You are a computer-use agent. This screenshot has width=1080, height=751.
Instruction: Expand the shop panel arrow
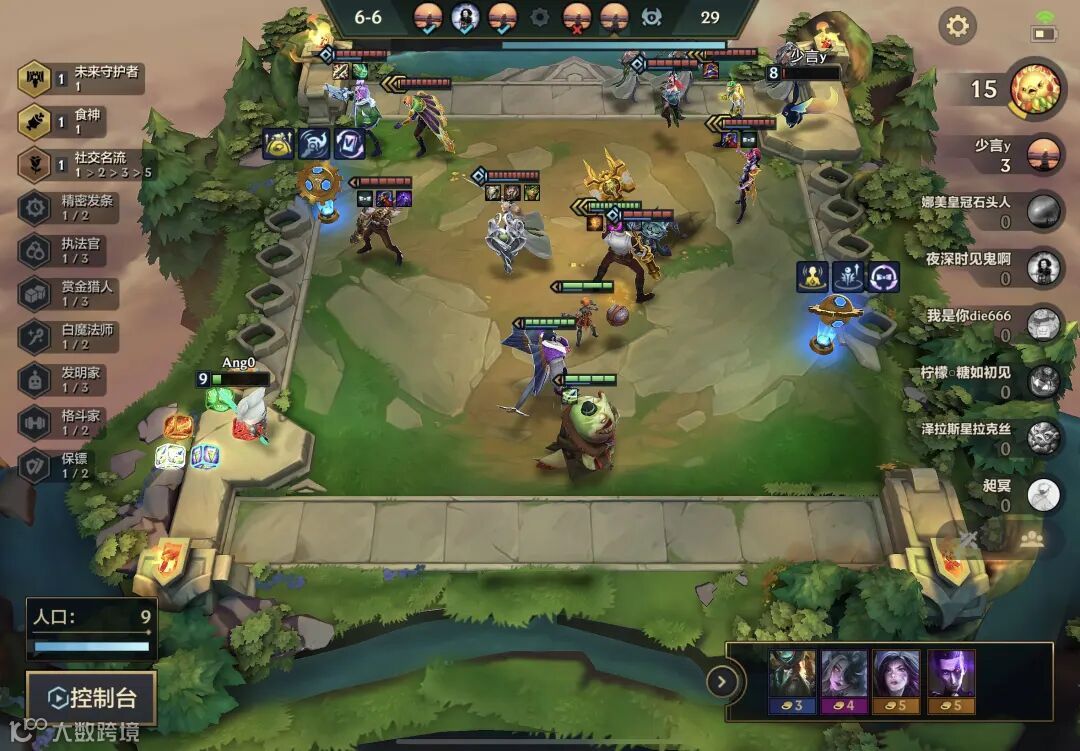pos(721,682)
